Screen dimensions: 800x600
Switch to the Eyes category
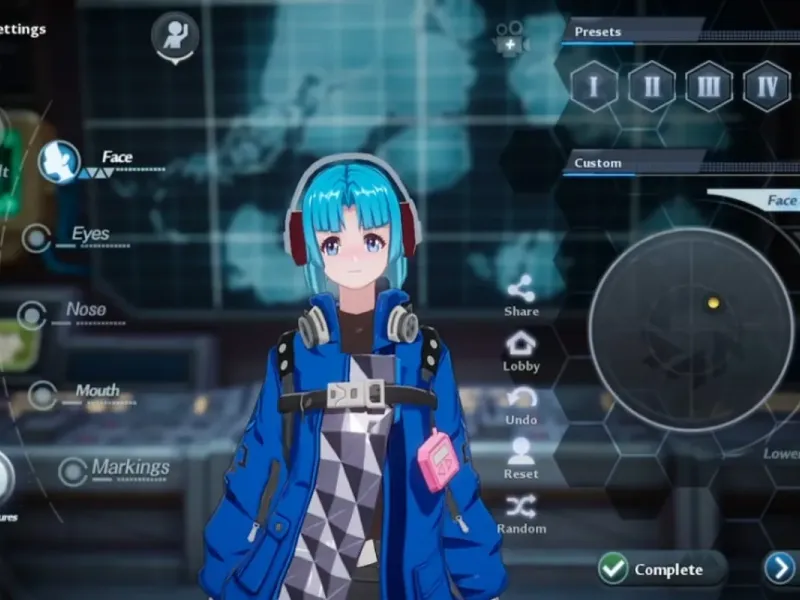(38, 238)
